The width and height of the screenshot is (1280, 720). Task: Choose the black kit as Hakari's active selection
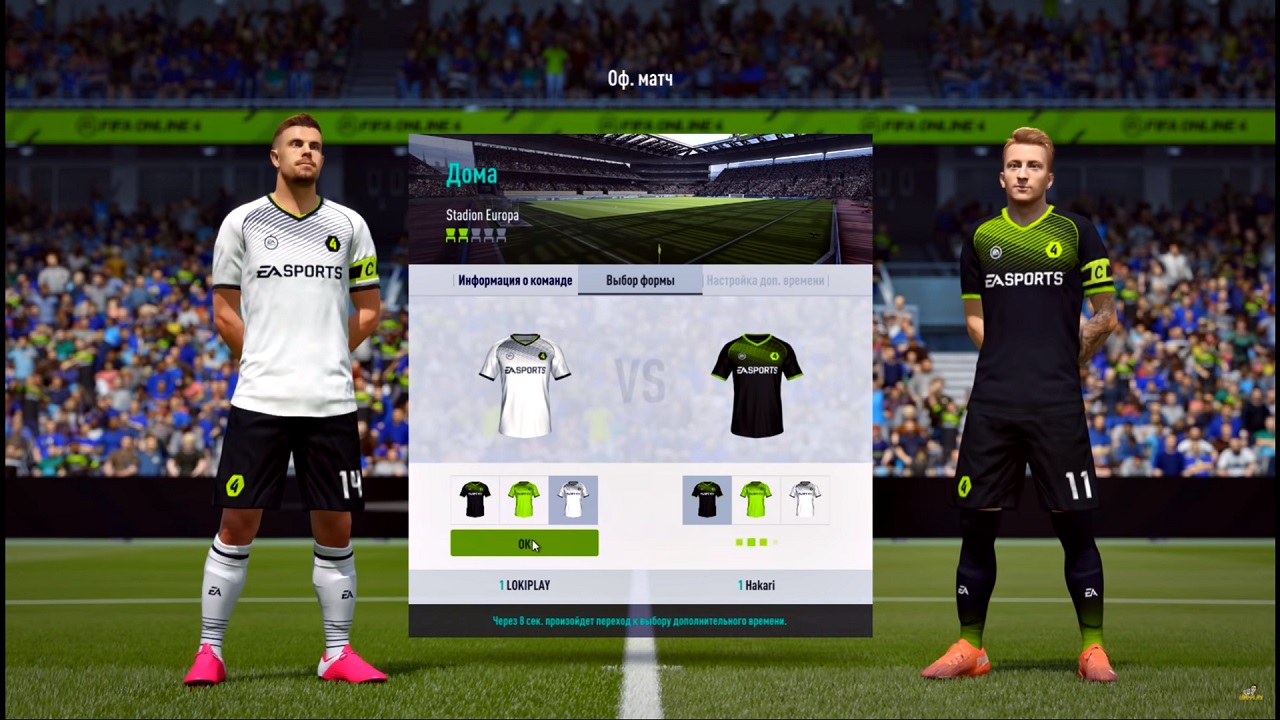coord(707,499)
